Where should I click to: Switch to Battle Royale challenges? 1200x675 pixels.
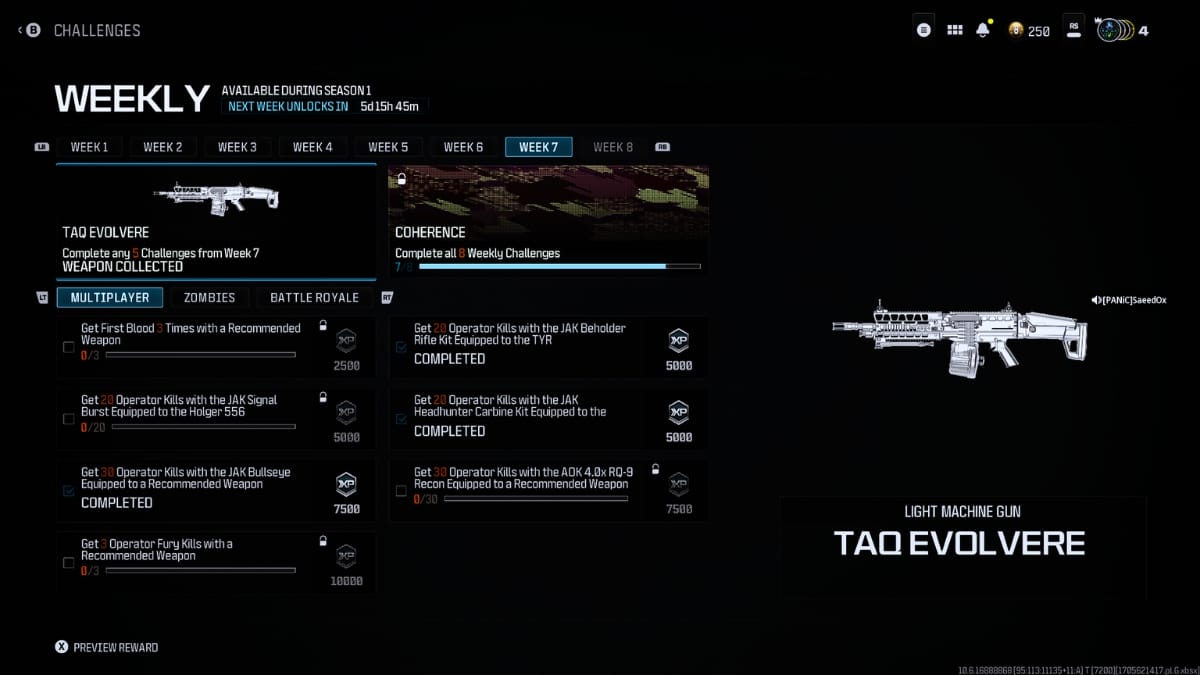tap(314, 297)
